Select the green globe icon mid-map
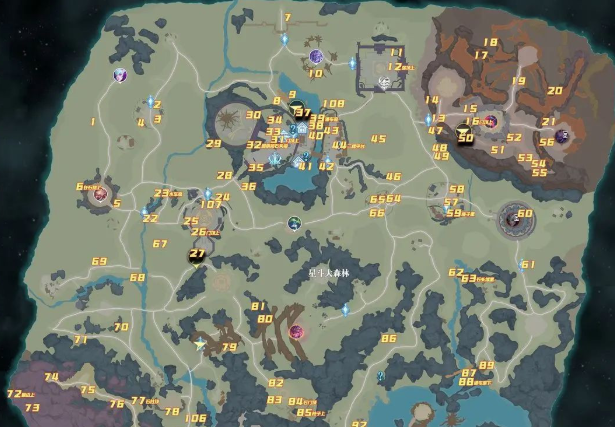 coord(294,223)
